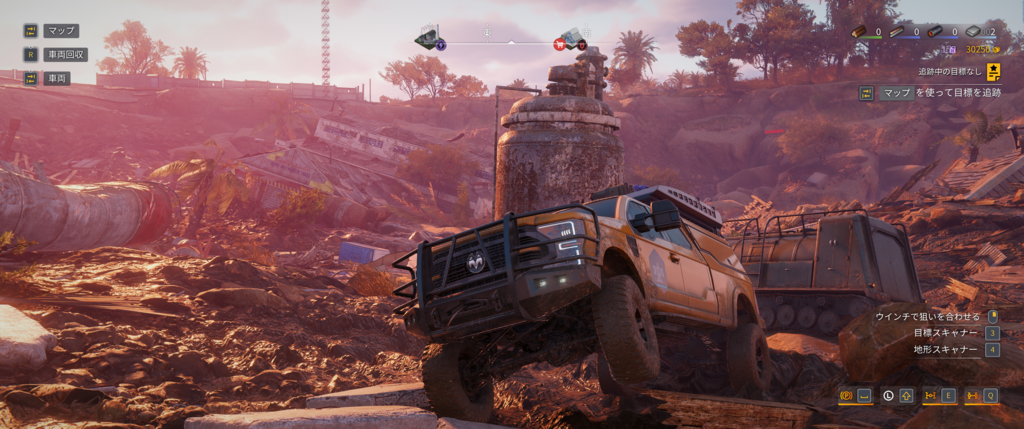Click the yellow star objective tracker icon

[x=994, y=71]
